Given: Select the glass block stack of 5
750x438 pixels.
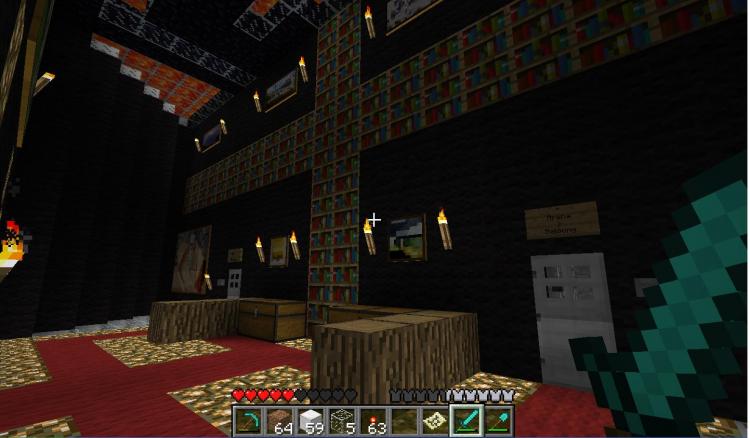Looking at the screenshot, I should pyautogui.click(x=341, y=421).
